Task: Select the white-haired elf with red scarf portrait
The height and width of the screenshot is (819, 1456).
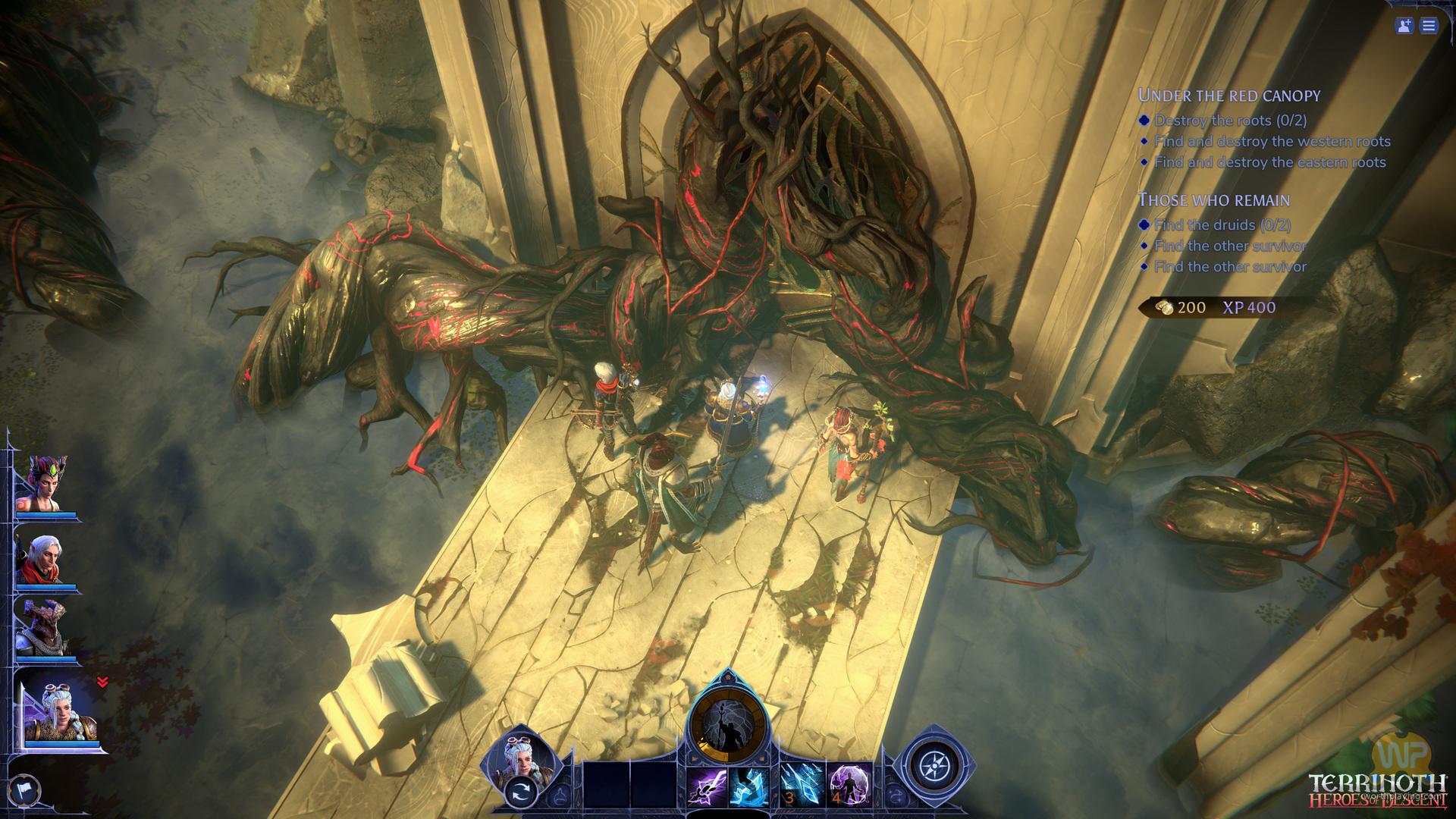Action: click(x=47, y=559)
